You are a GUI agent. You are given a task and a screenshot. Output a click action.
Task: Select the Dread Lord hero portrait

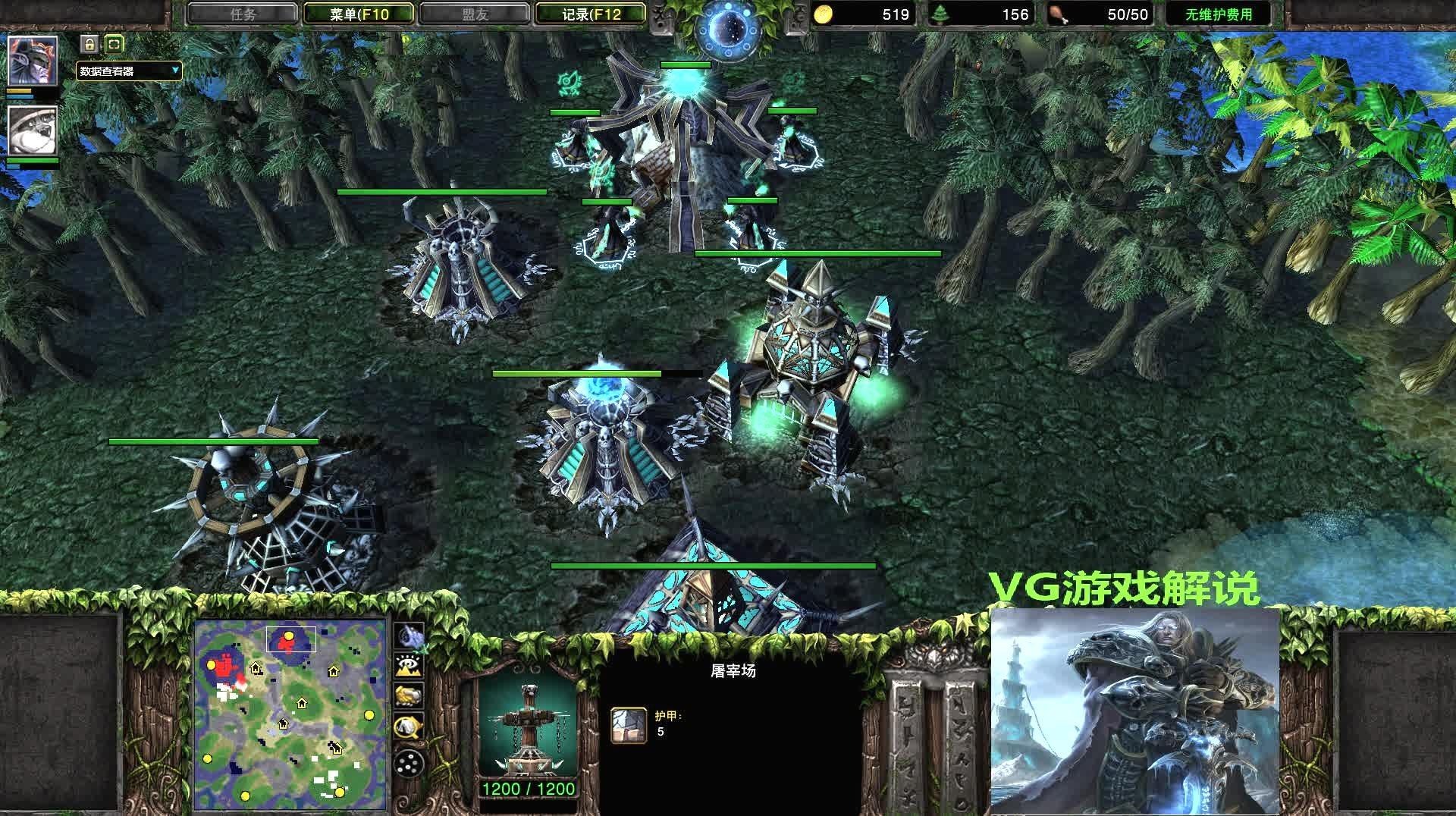[x=32, y=61]
